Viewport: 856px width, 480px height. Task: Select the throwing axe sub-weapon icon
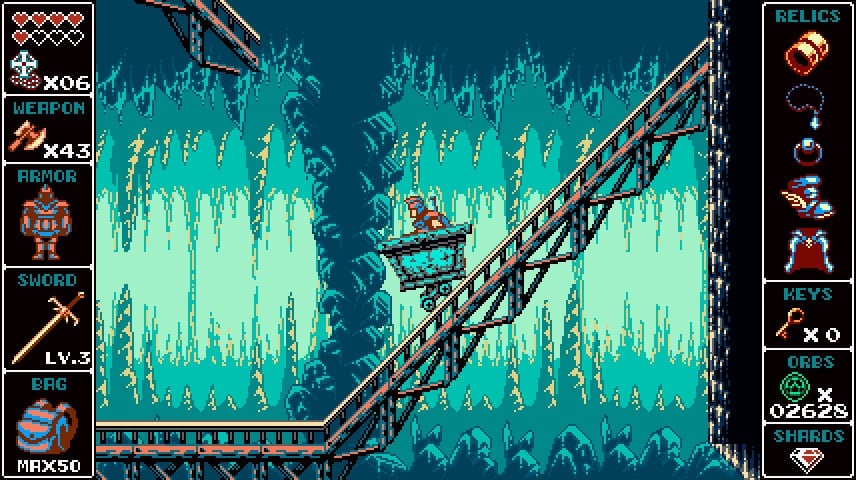(x=26, y=136)
